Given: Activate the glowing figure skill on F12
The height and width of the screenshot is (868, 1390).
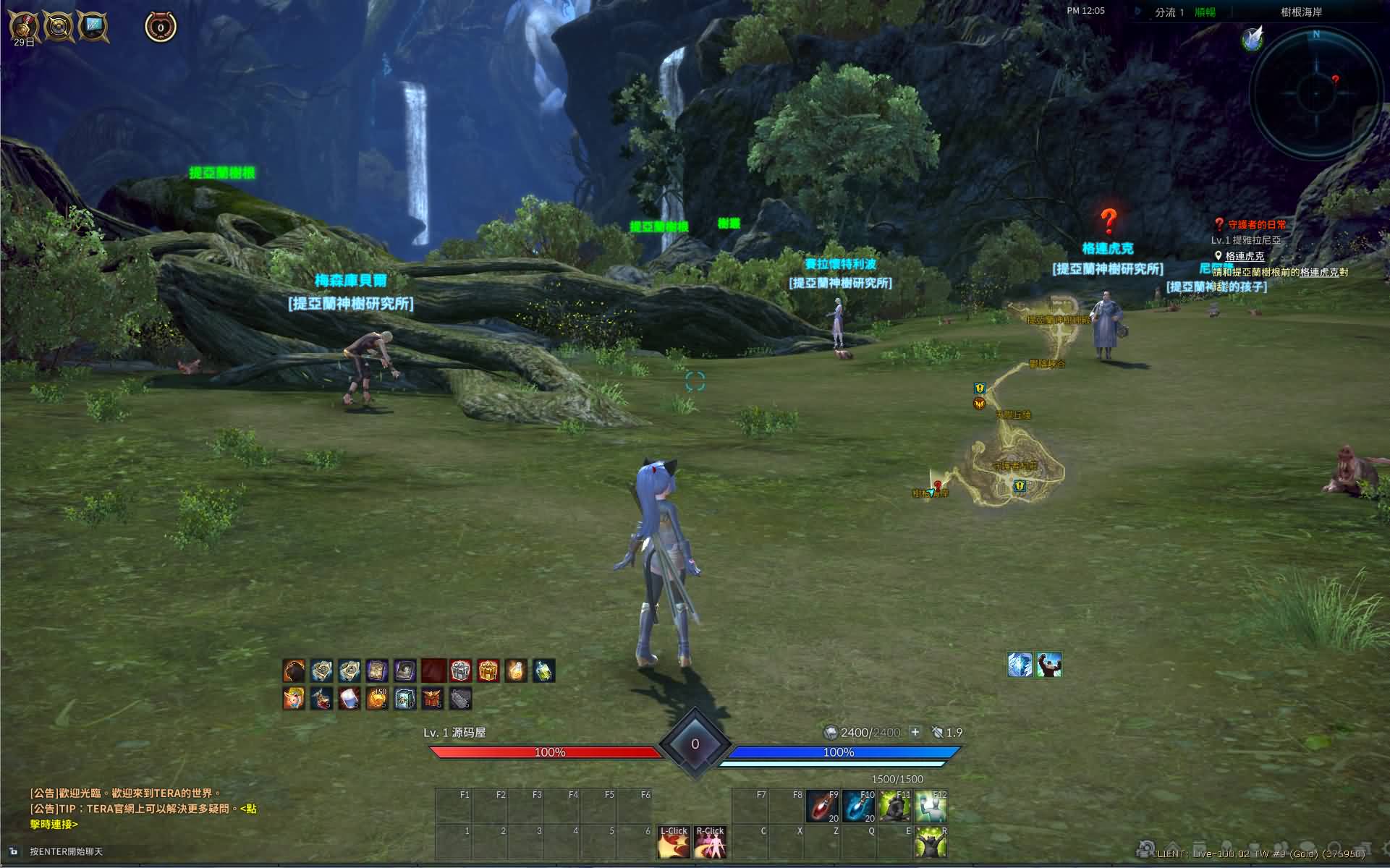Looking at the screenshot, I should 931,805.
